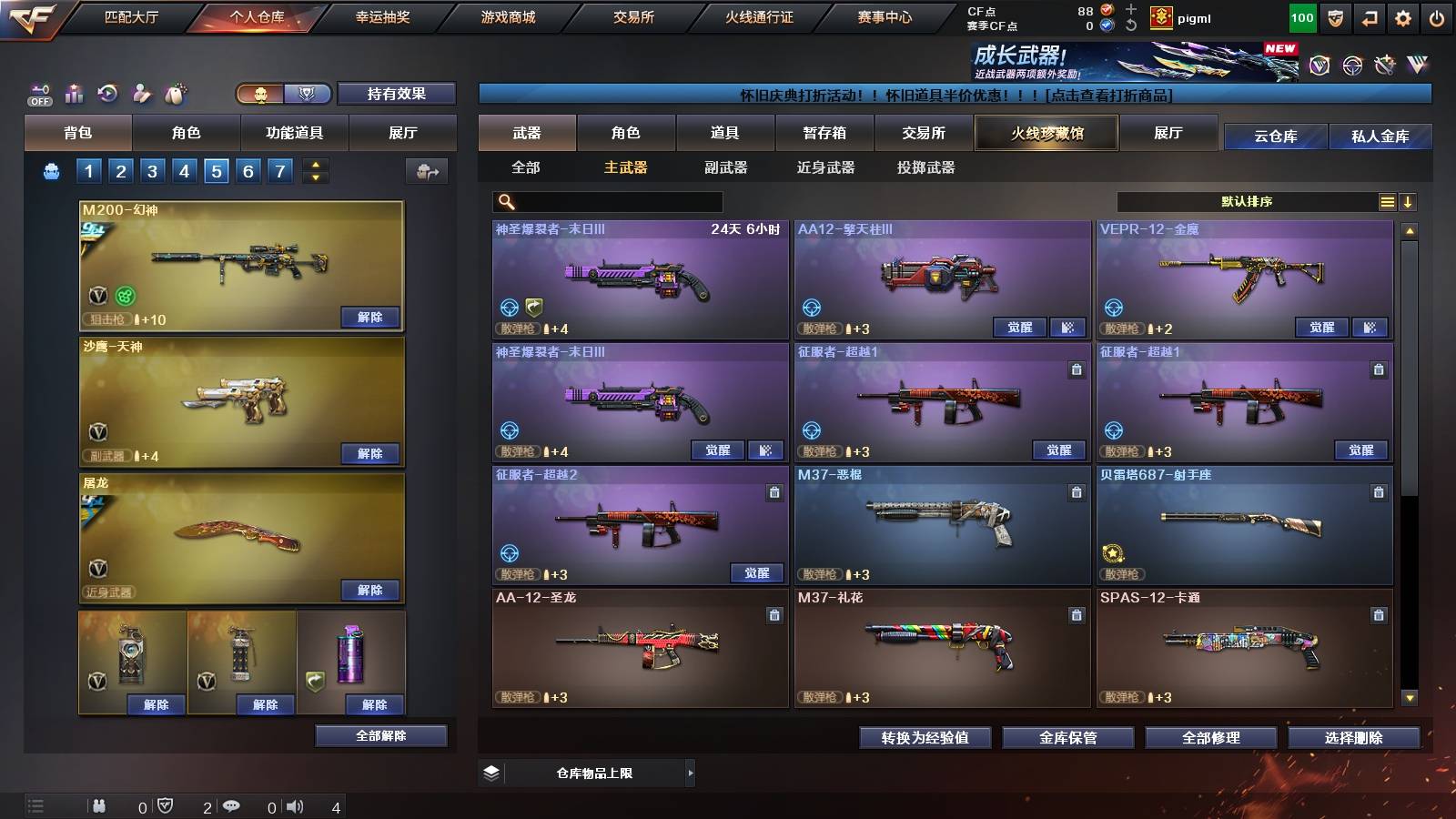Toggle the list view icon beside sorting bar

[x=1387, y=201]
